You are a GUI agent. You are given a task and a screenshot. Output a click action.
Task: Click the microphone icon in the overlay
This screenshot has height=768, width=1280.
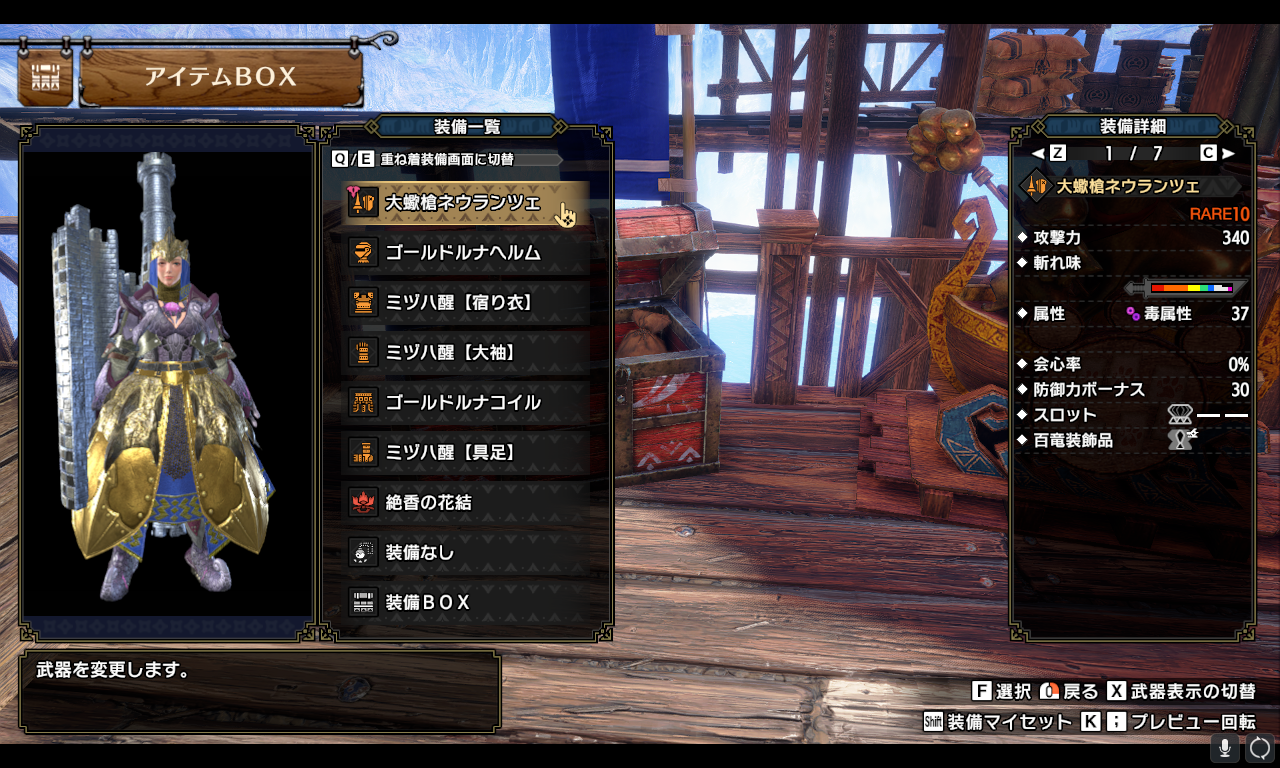click(1225, 749)
